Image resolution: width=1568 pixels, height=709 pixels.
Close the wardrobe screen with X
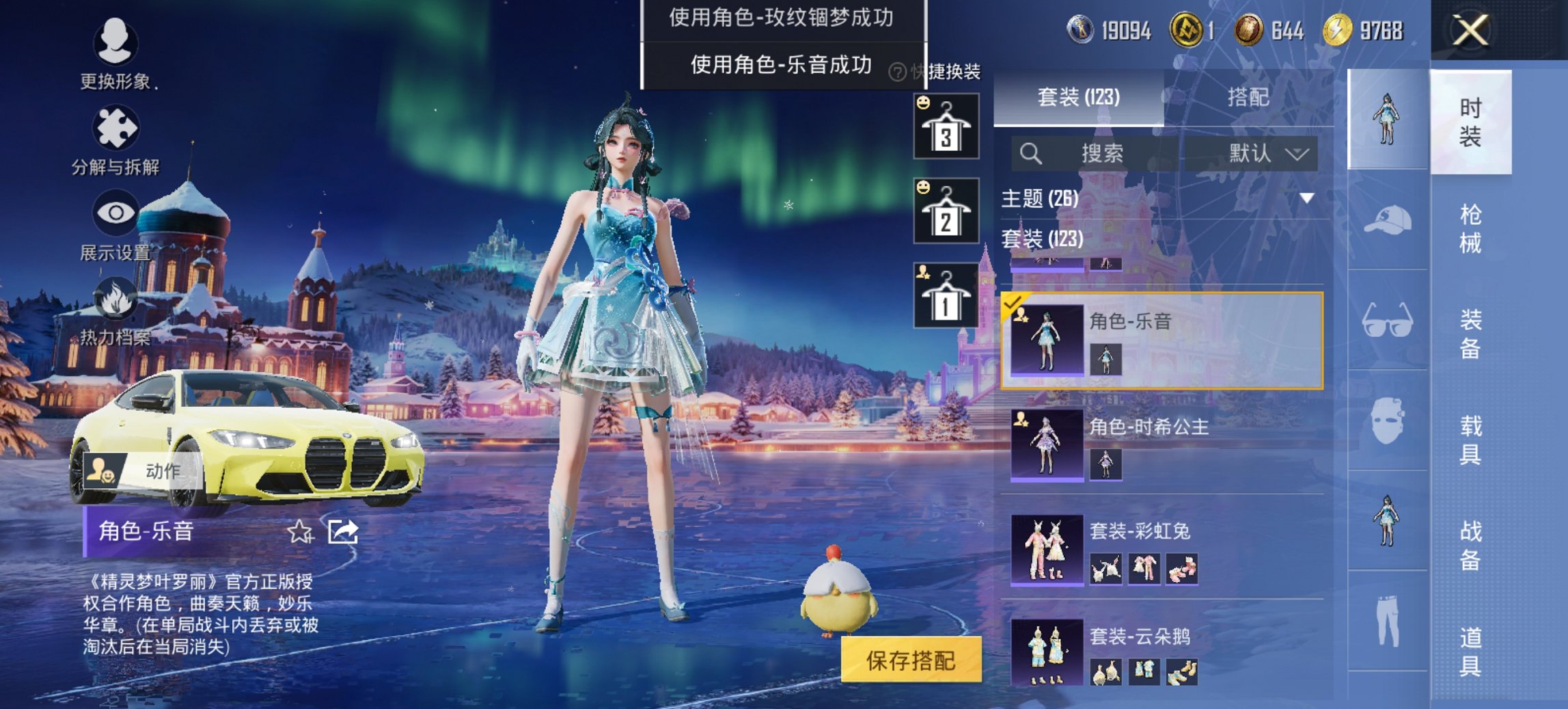(1470, 31)
